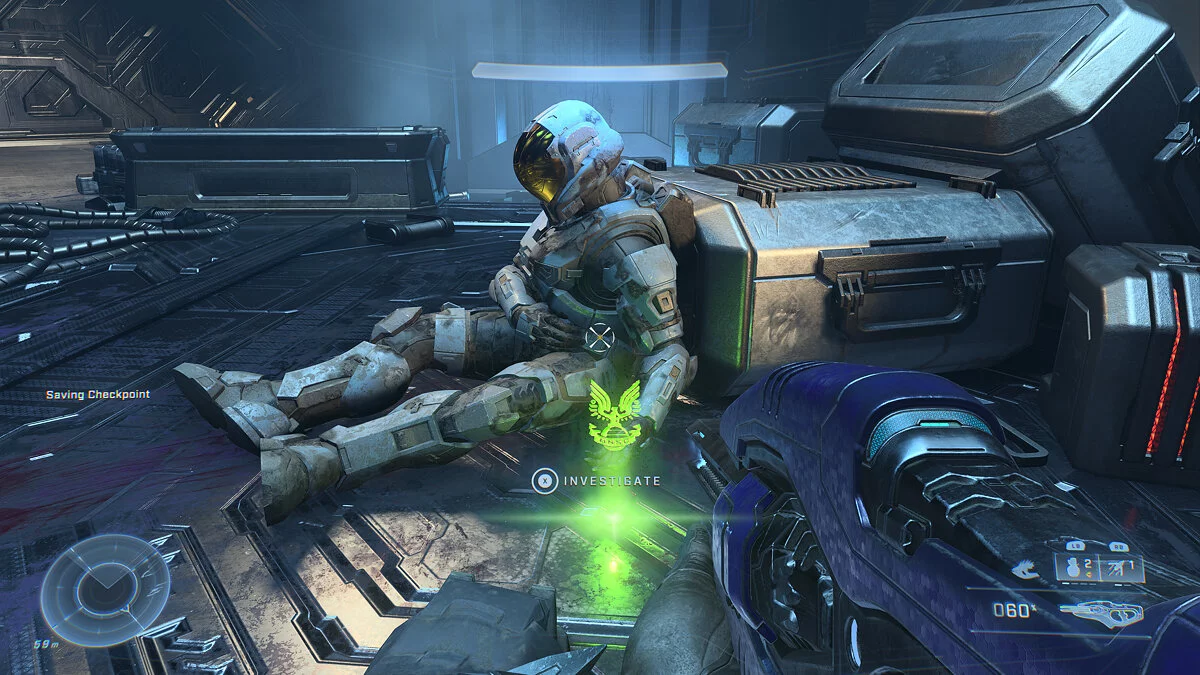Select the frag grenade slot
The height and width of the screenshot is (675, 1200).
pos(1075,569)
